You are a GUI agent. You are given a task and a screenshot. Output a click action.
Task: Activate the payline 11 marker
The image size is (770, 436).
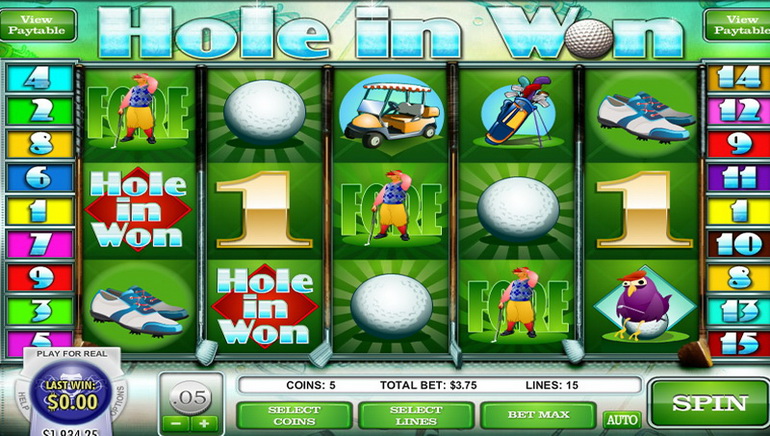[737, 177]
